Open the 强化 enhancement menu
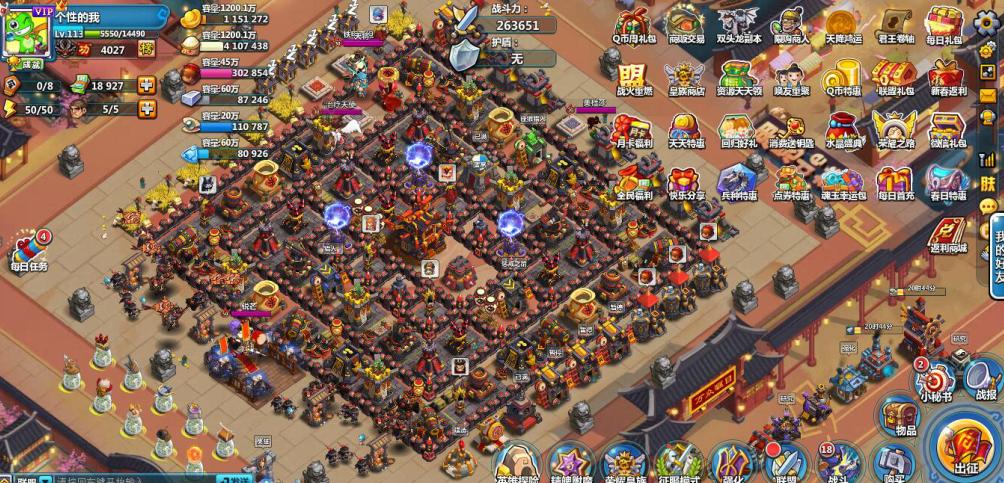 coord(731,464)
